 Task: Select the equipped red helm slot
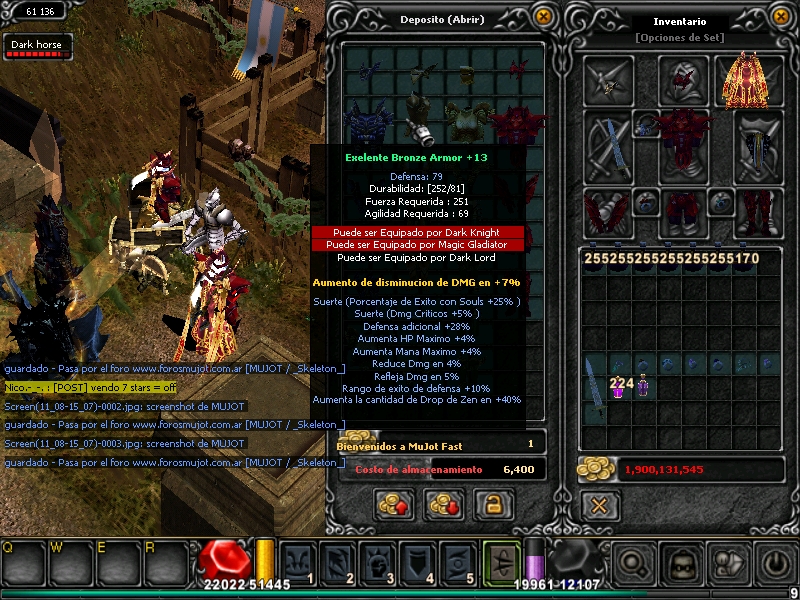coord(684,80)
